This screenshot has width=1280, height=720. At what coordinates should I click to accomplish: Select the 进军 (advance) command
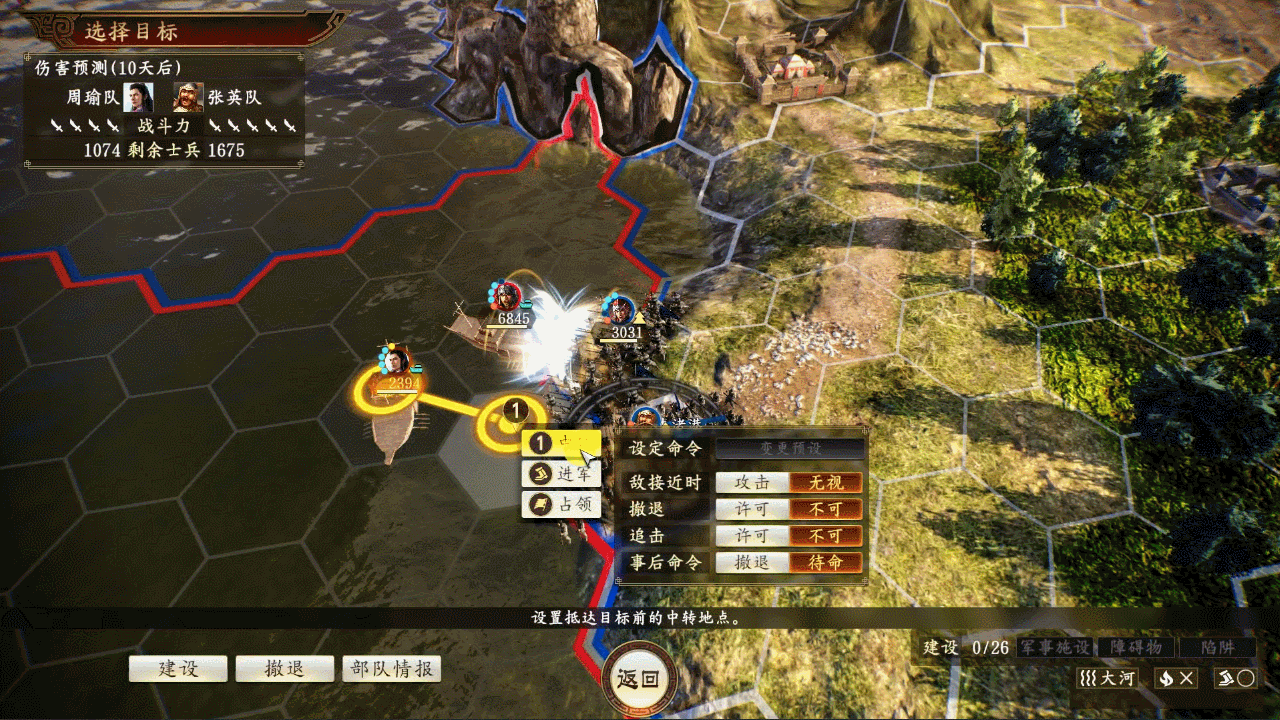pos(560,474)
